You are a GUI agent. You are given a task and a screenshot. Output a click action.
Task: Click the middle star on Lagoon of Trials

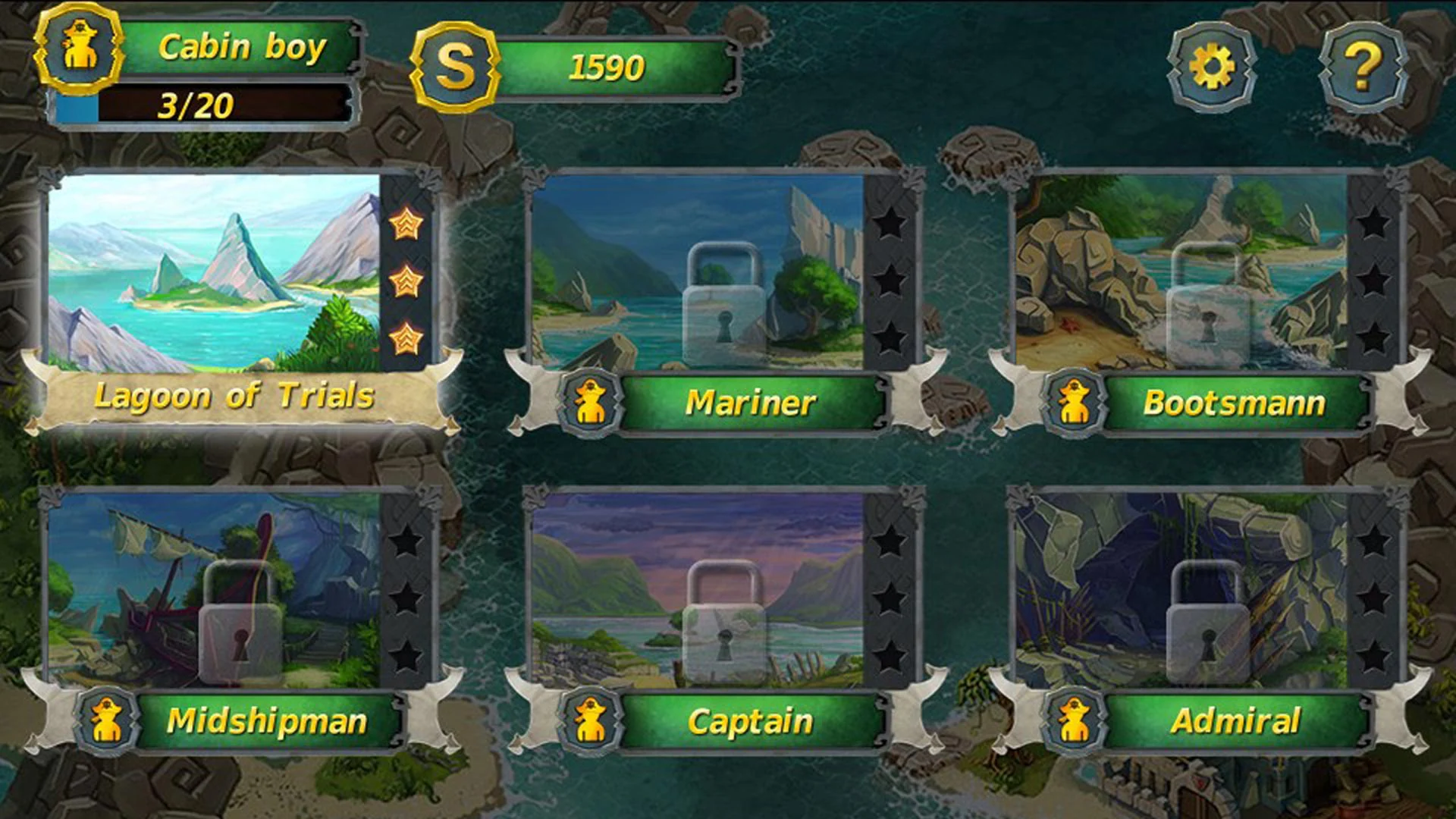407,281
